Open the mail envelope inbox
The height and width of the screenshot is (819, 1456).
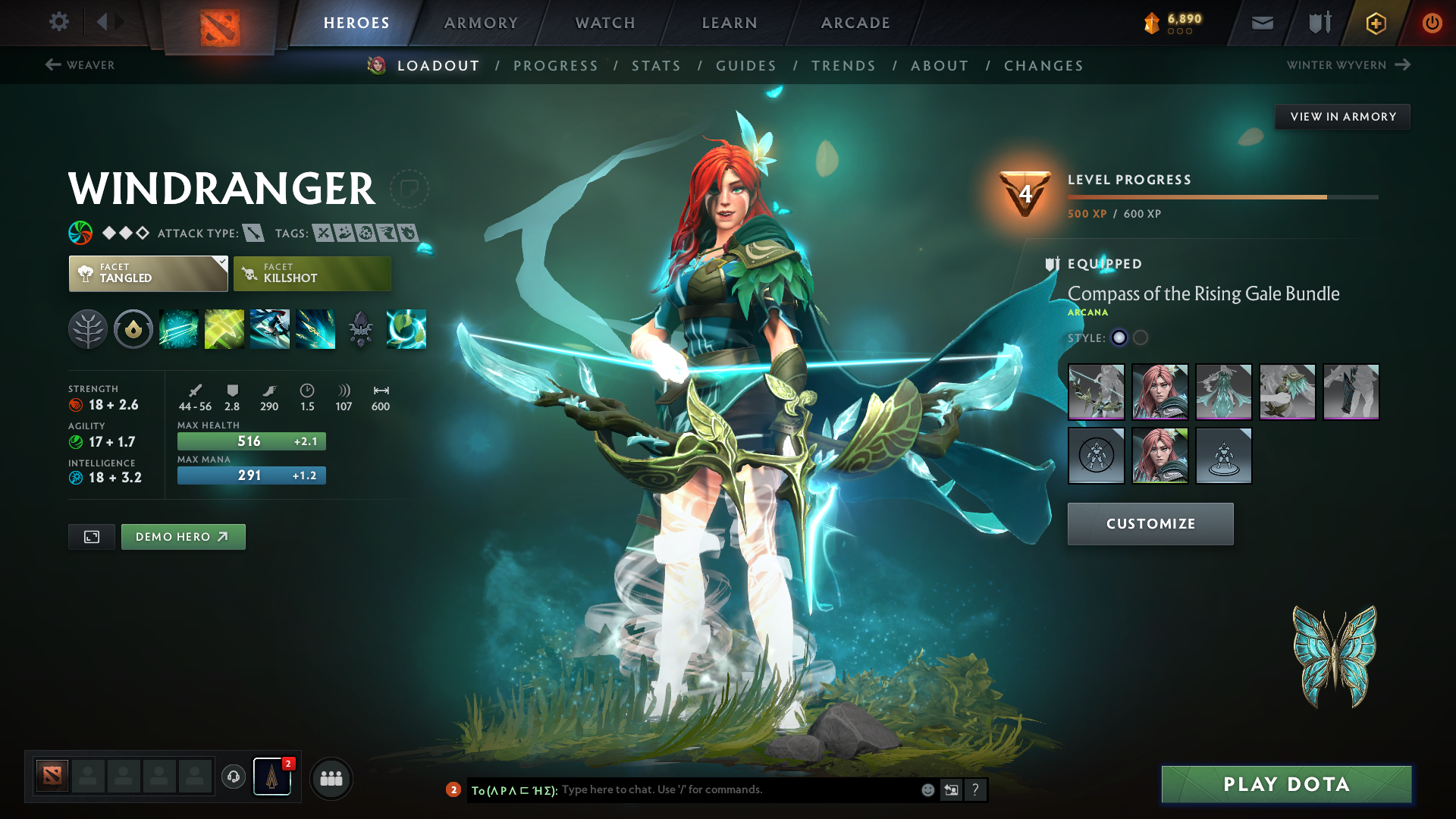[x=1263, y=23]
